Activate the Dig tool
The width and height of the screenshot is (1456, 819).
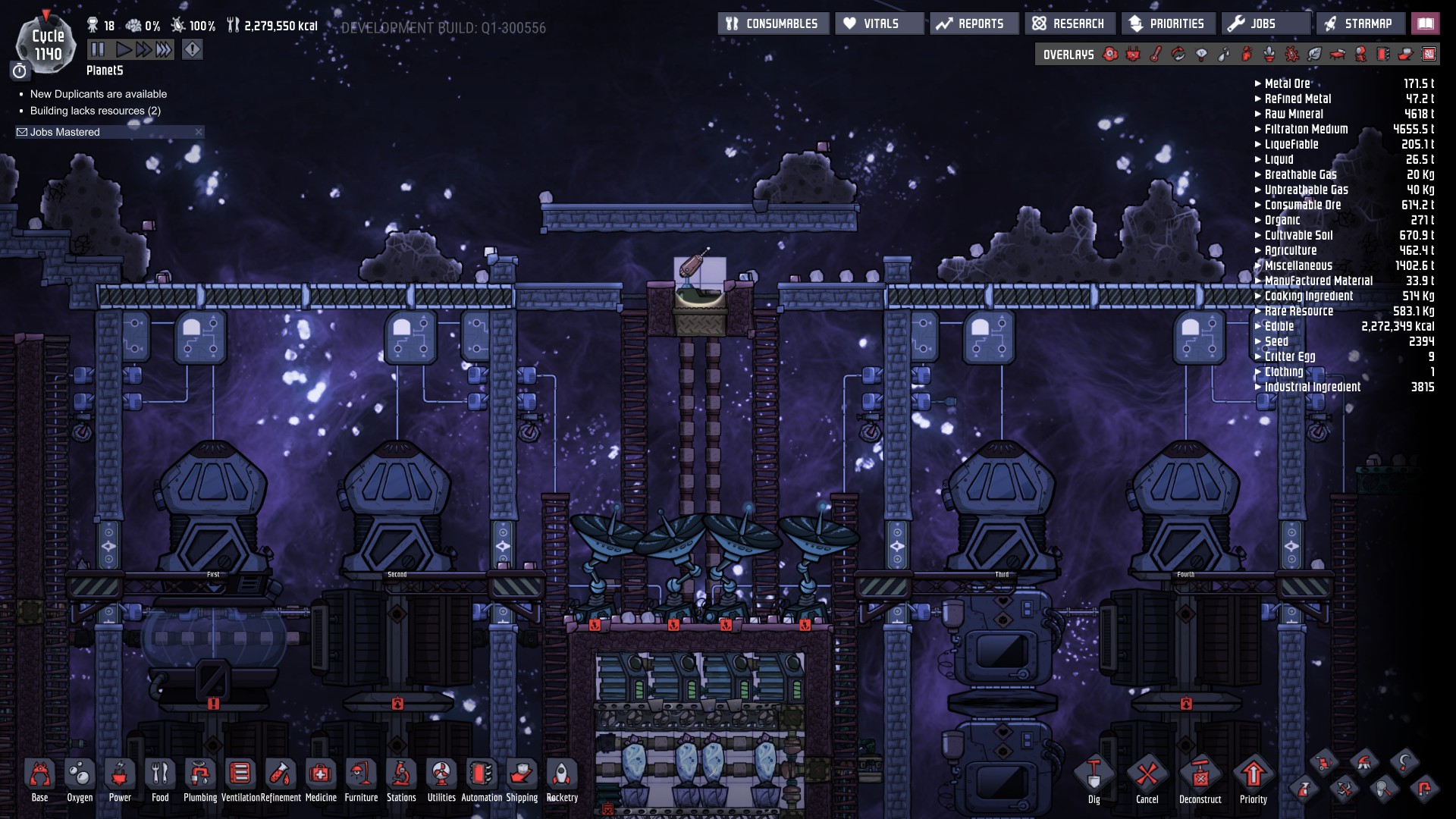tap(1094, 777)
